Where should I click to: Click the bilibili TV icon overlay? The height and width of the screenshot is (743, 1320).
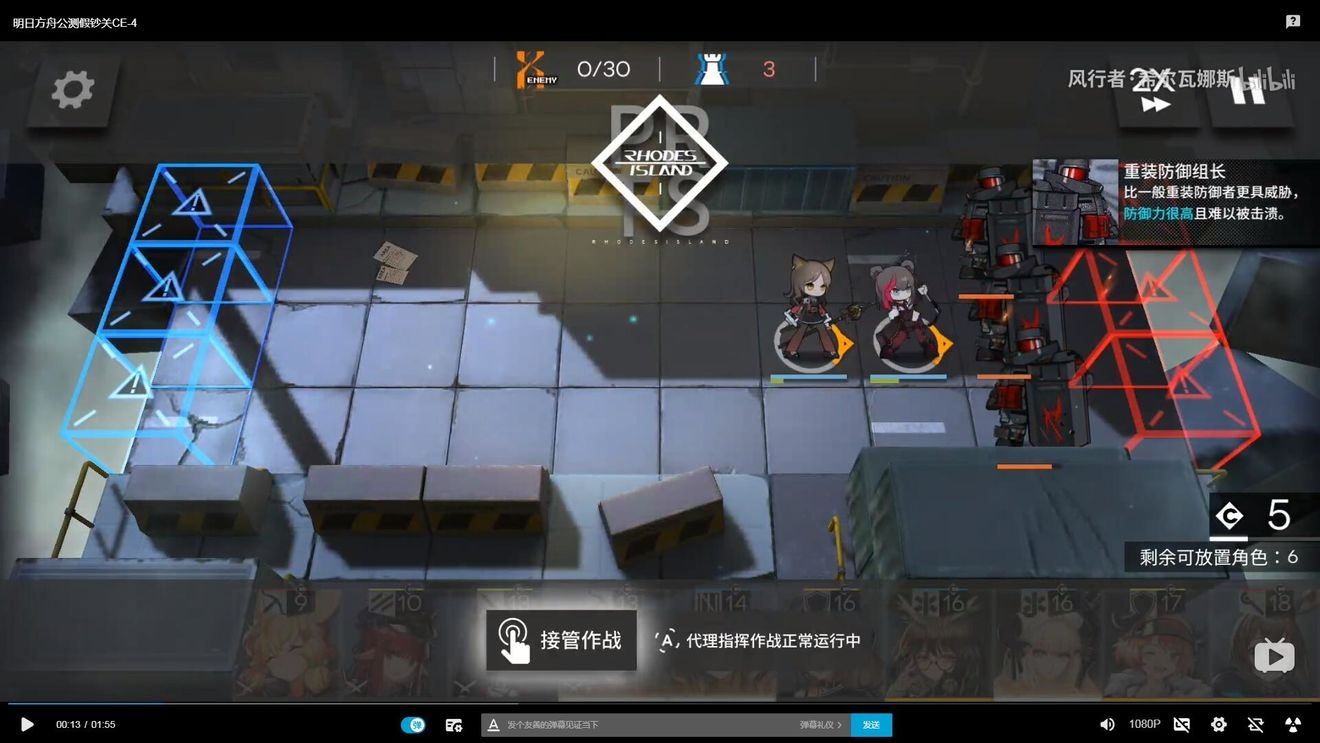(1274, 656)
